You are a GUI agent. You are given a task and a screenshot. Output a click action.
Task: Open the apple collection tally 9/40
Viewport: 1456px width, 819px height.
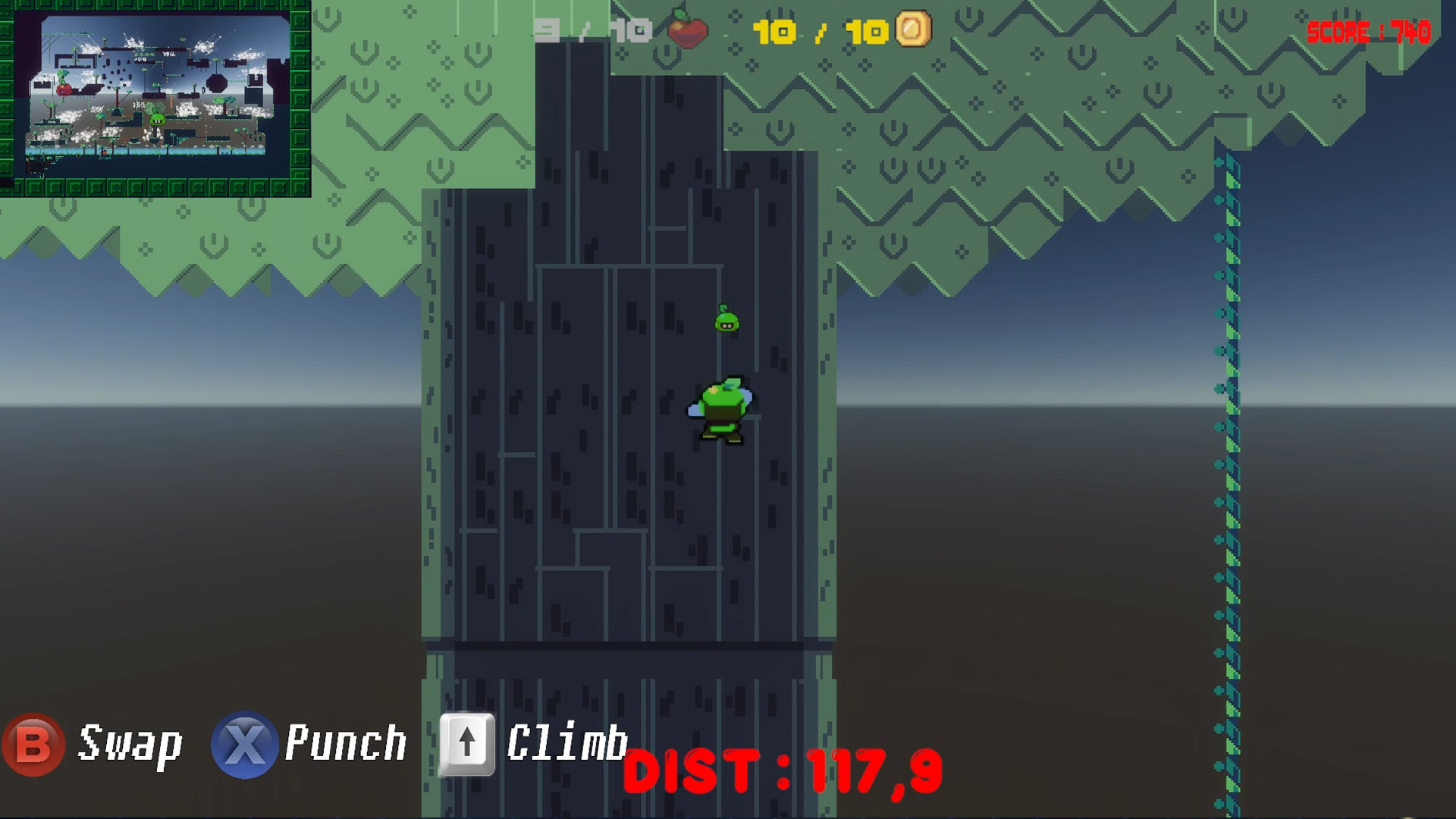(595, 29)
